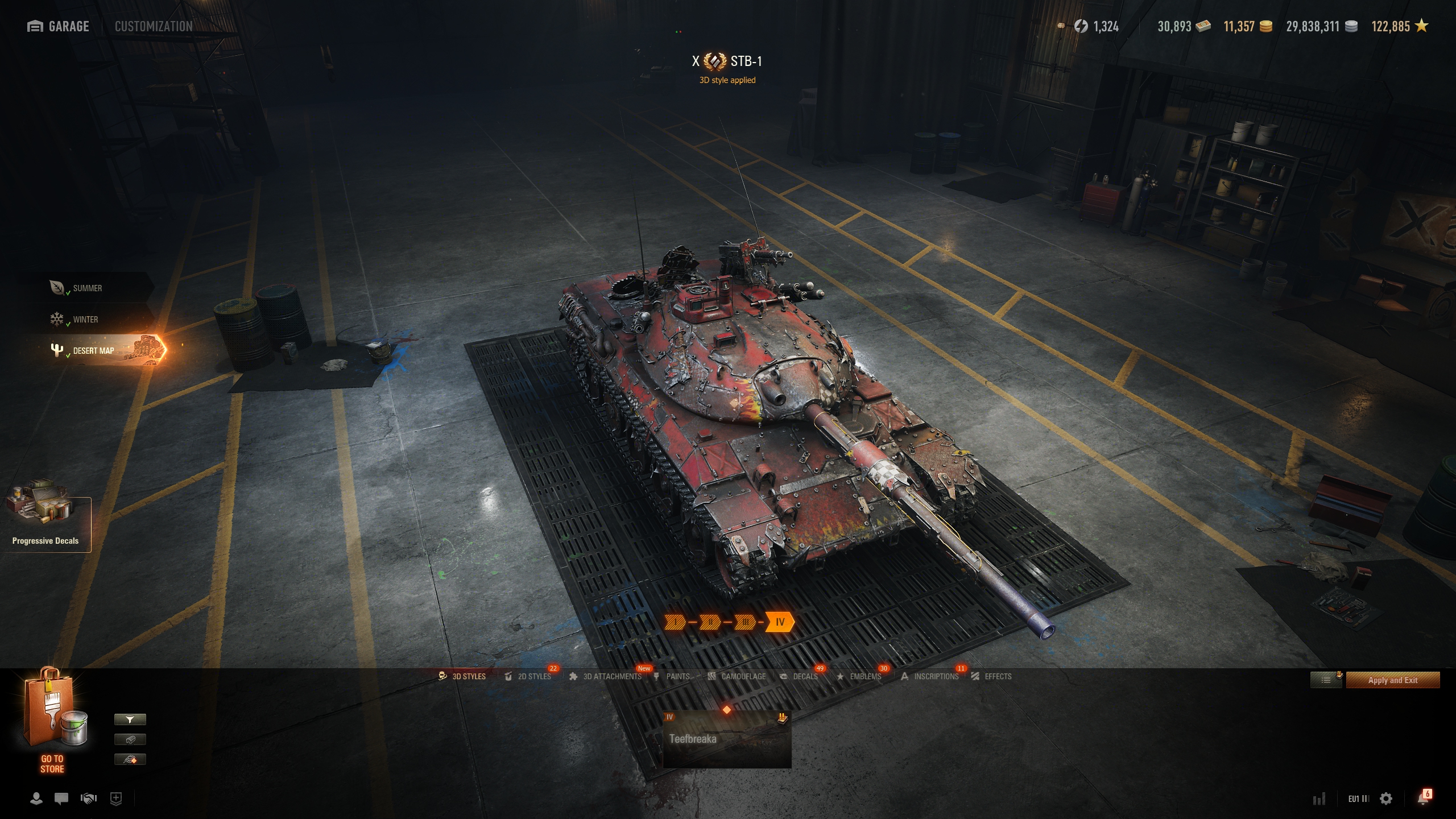Switch to the 3D Styles tab
This screenshot has height=819, width=1456.
pos(462,676)
